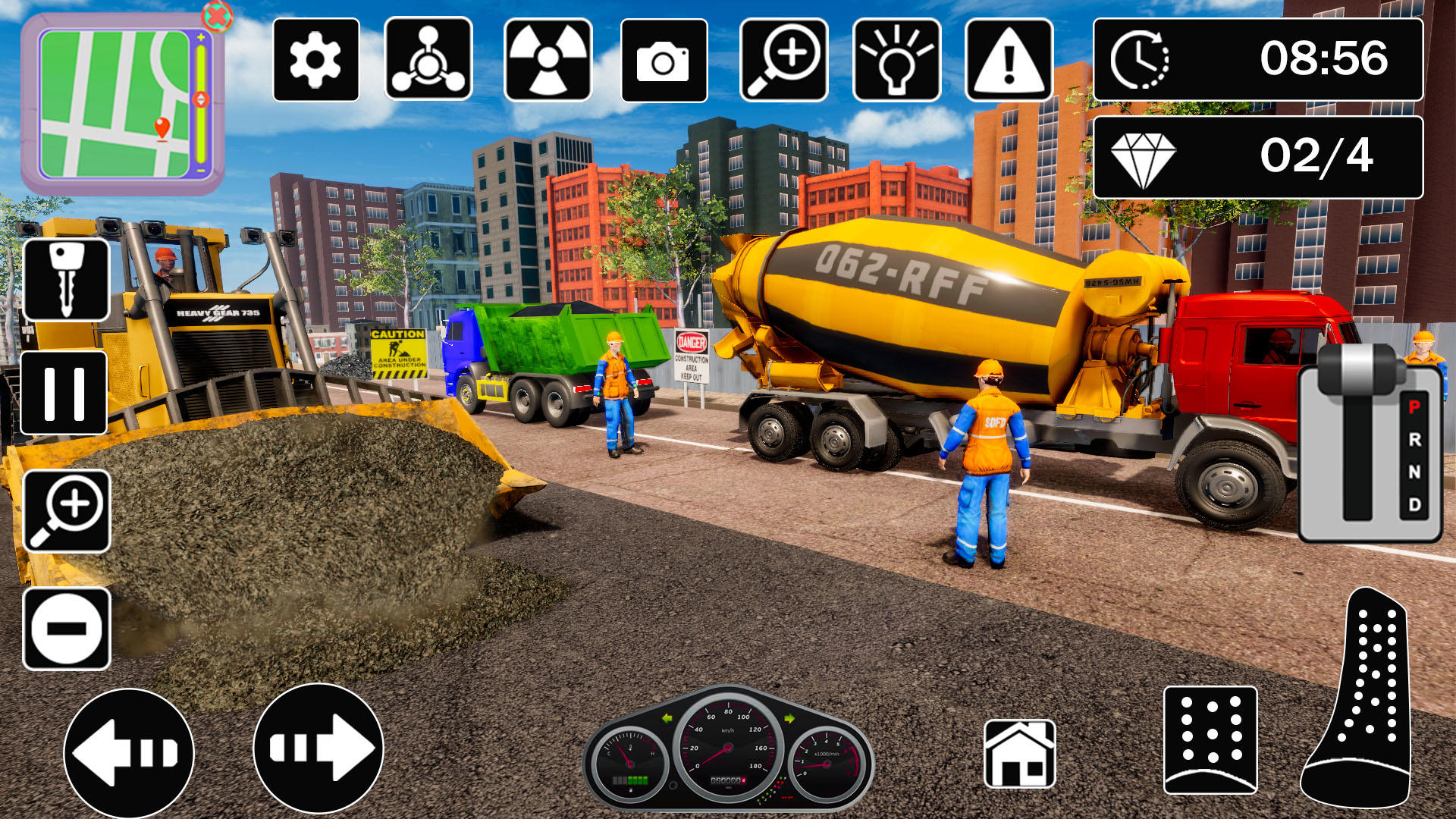The height and width of the screenshot is (819, 1456).
Task: View the timer showing 08:56
Action: [1259, 61]
